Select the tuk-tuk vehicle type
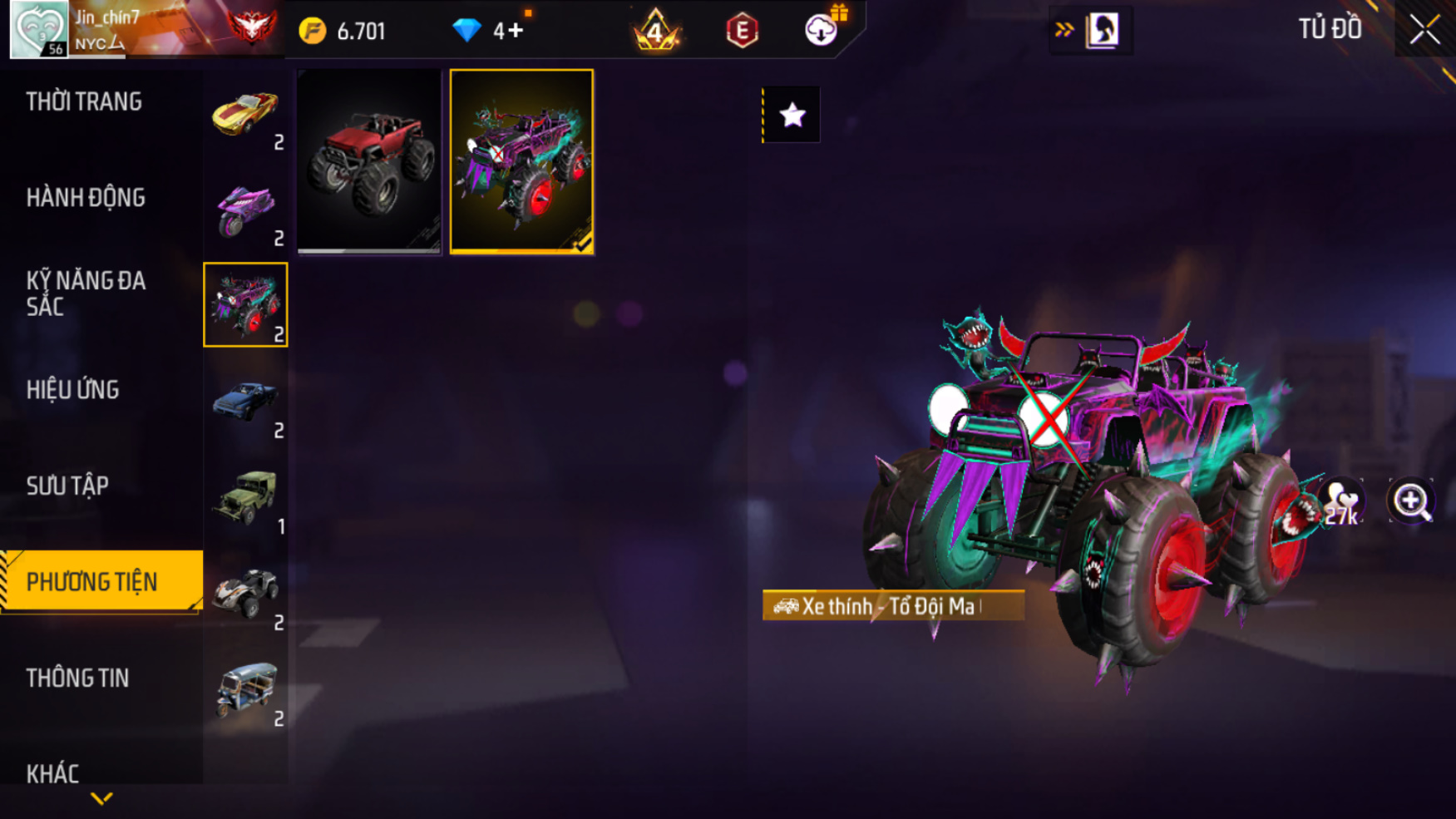 [x=245, y=690]
